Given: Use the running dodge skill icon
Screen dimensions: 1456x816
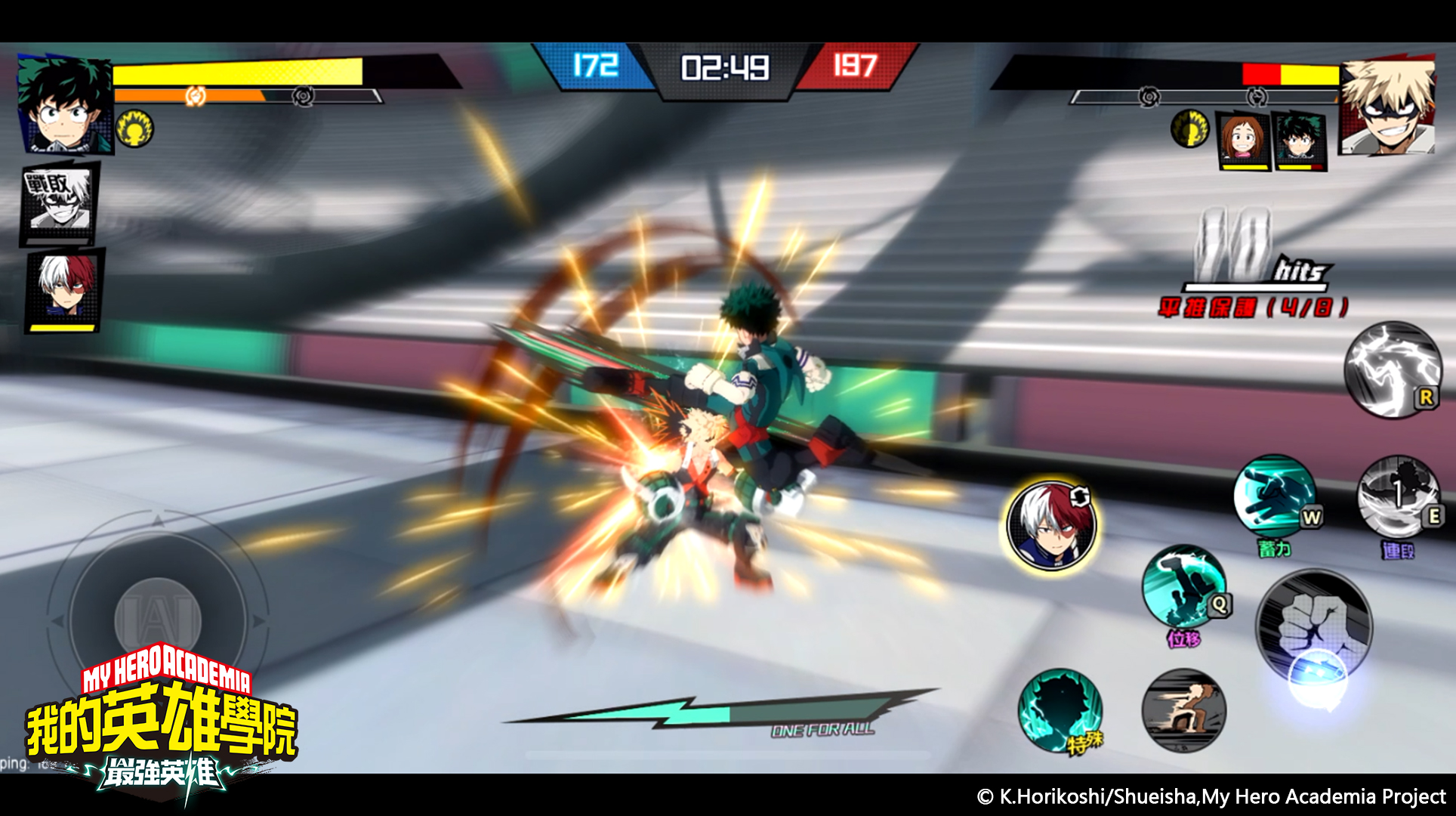Looking at the screenshot, I should coord(1183,710).
